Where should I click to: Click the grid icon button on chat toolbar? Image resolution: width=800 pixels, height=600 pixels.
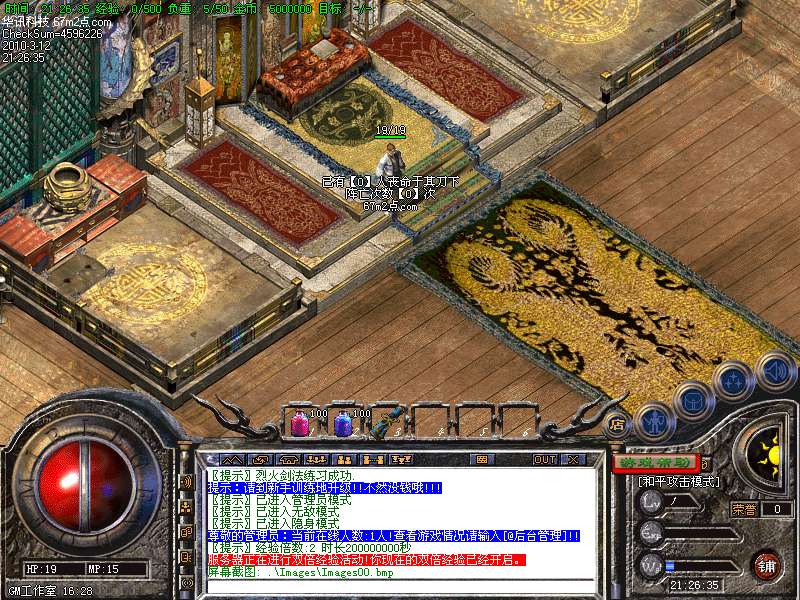(484, 459)
